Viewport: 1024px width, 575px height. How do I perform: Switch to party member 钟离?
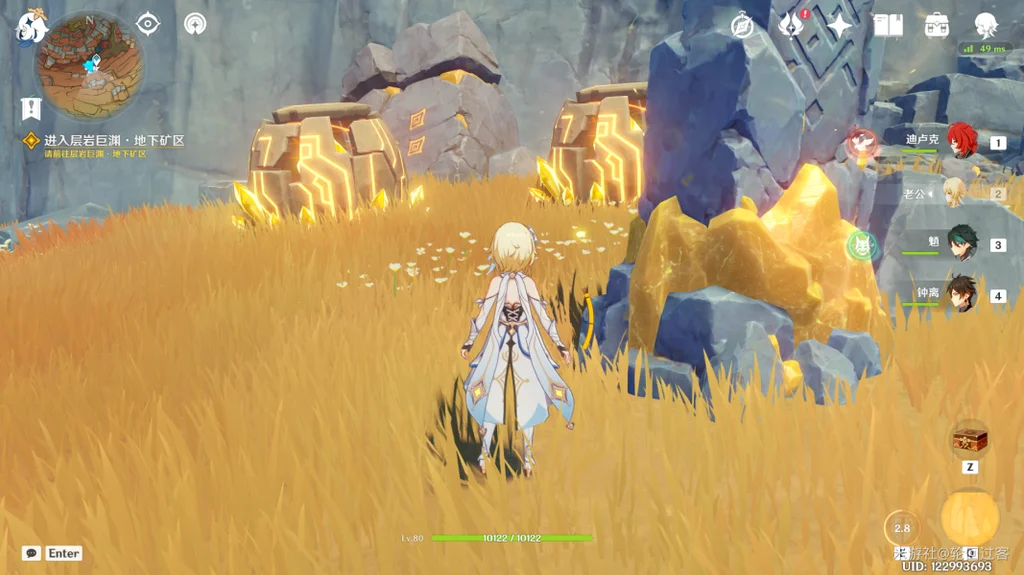961,294
